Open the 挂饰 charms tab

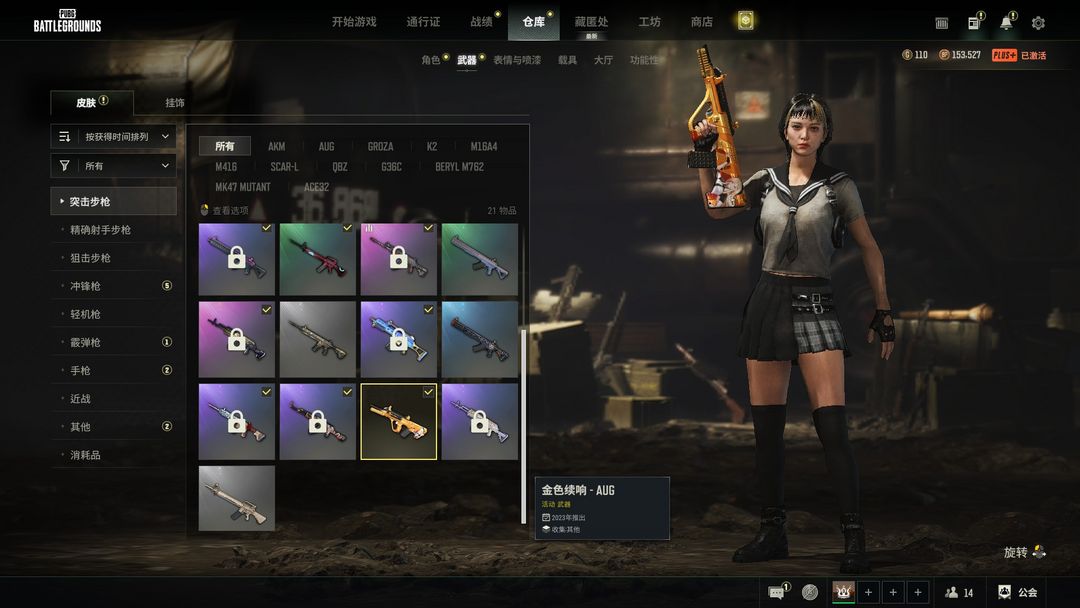tap(175, 103)
